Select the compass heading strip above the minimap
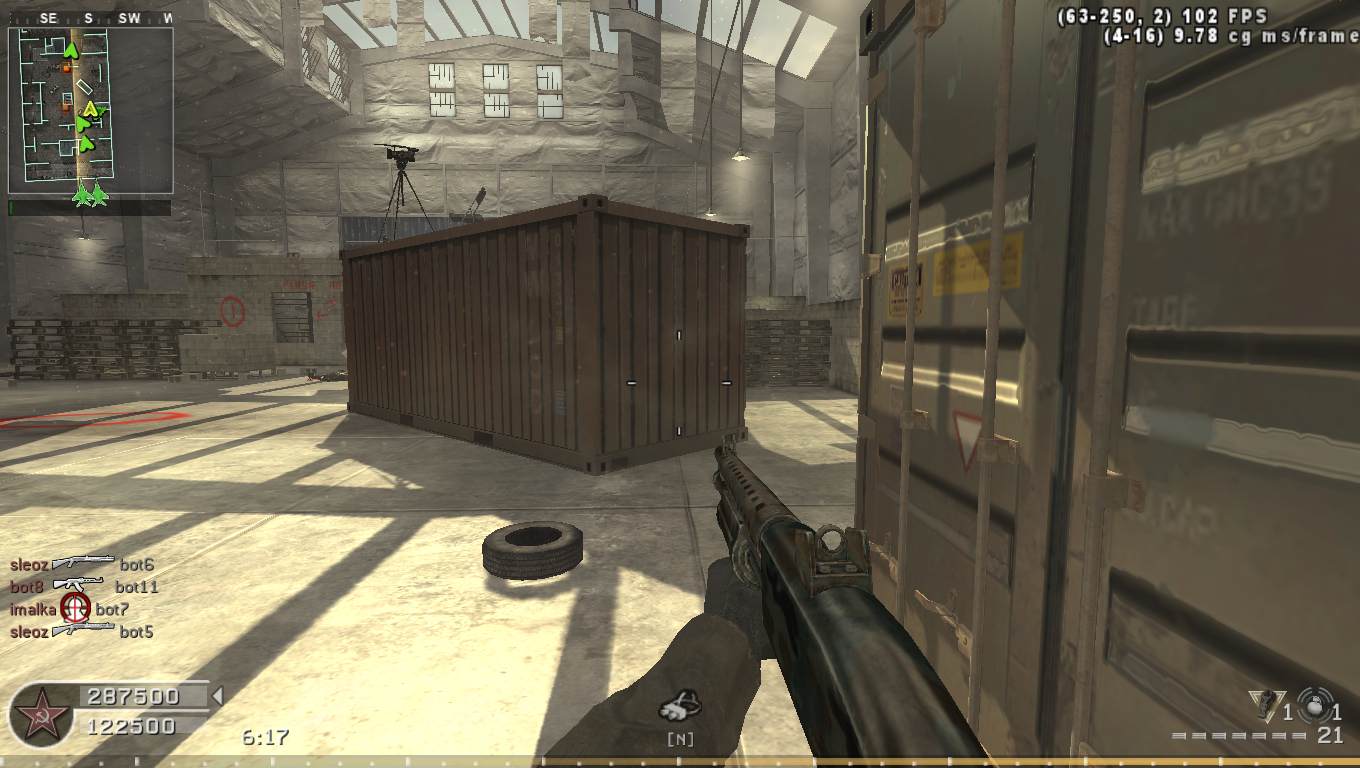1360x768 pixels. pos(90,18)
